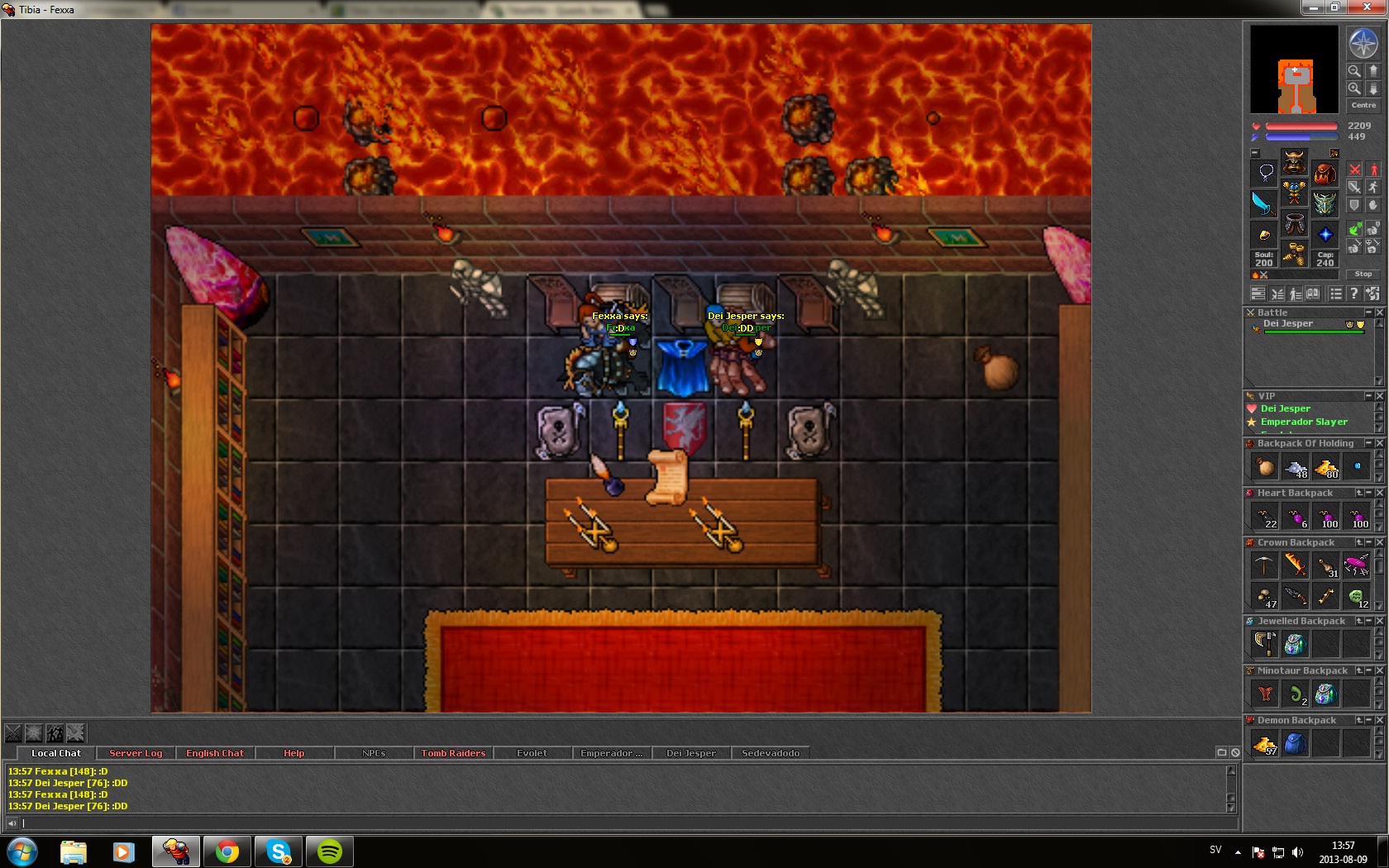Select the gold coins stack of 80
This screenshot has width=1389, height=868.
(1325, 467)
